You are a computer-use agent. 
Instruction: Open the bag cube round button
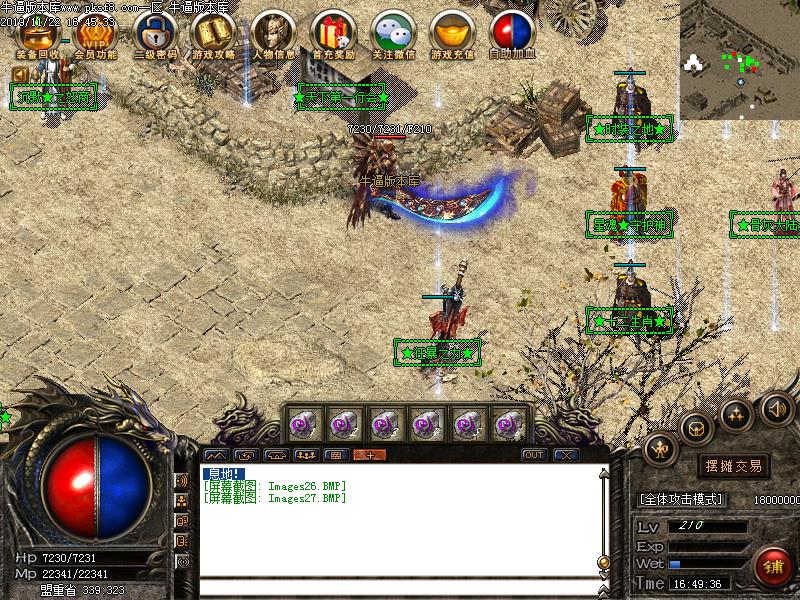697,428
